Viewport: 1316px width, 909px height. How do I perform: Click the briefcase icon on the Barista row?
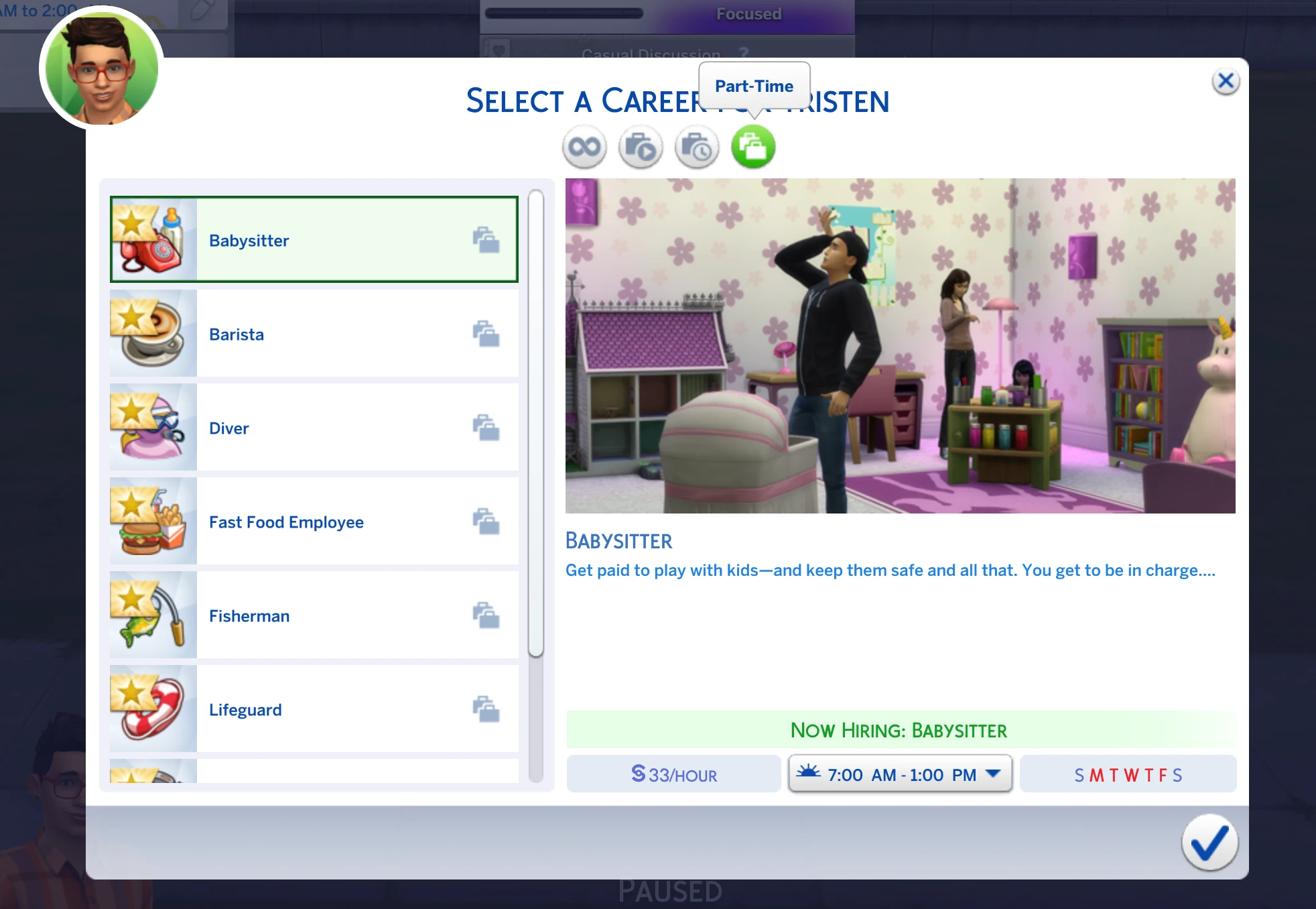(x=486, y=335)
